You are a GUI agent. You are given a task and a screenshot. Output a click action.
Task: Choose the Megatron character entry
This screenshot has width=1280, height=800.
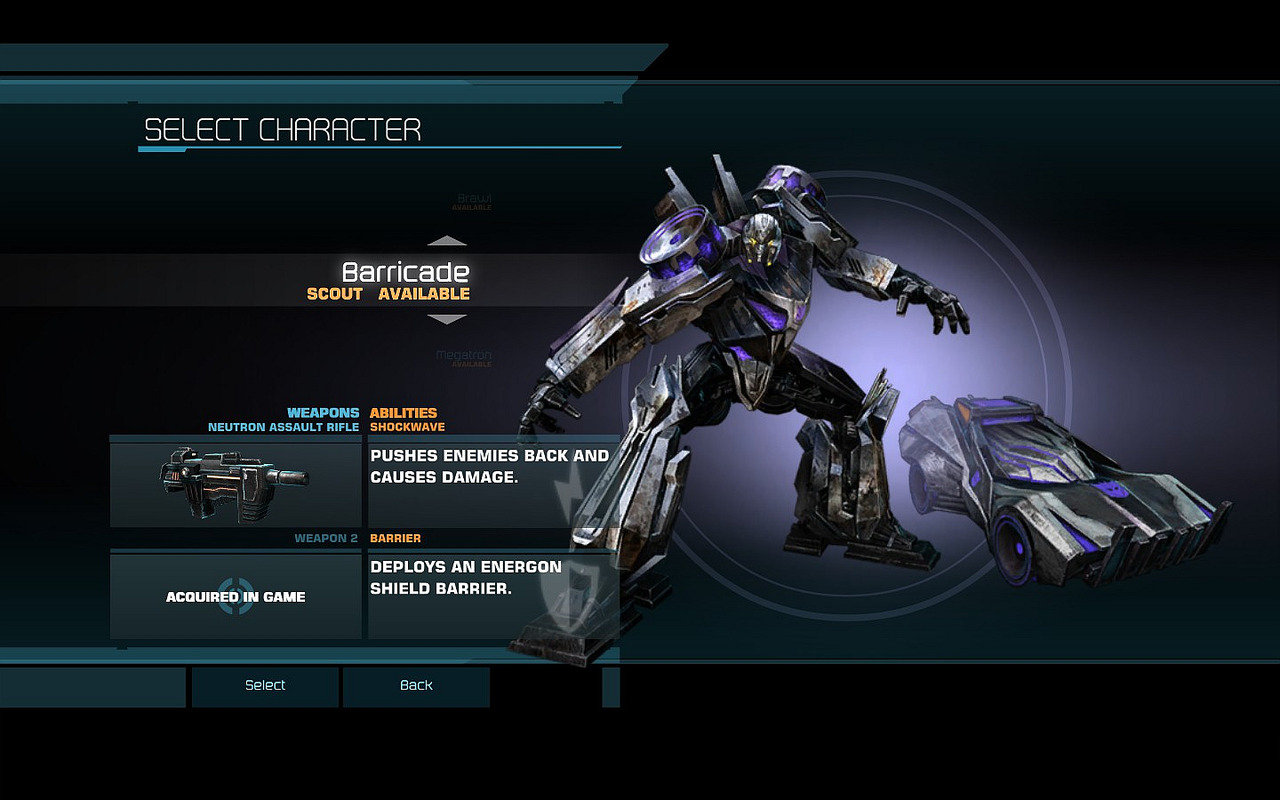click(x=464, y=357)
